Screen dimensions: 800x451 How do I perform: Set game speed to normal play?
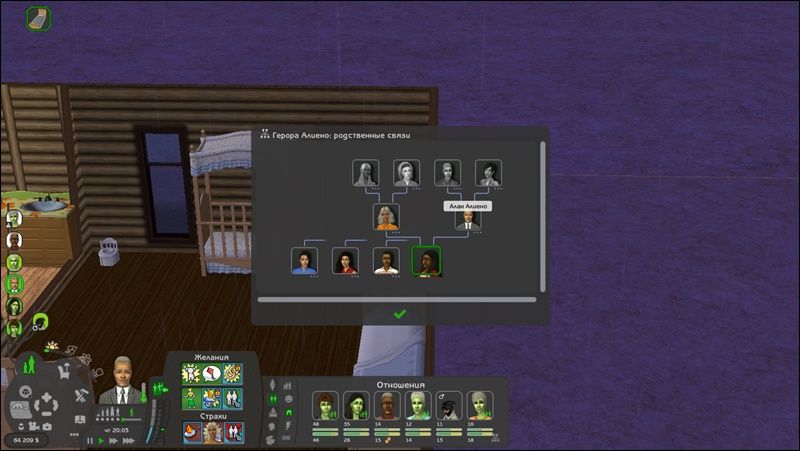point(101,440)
